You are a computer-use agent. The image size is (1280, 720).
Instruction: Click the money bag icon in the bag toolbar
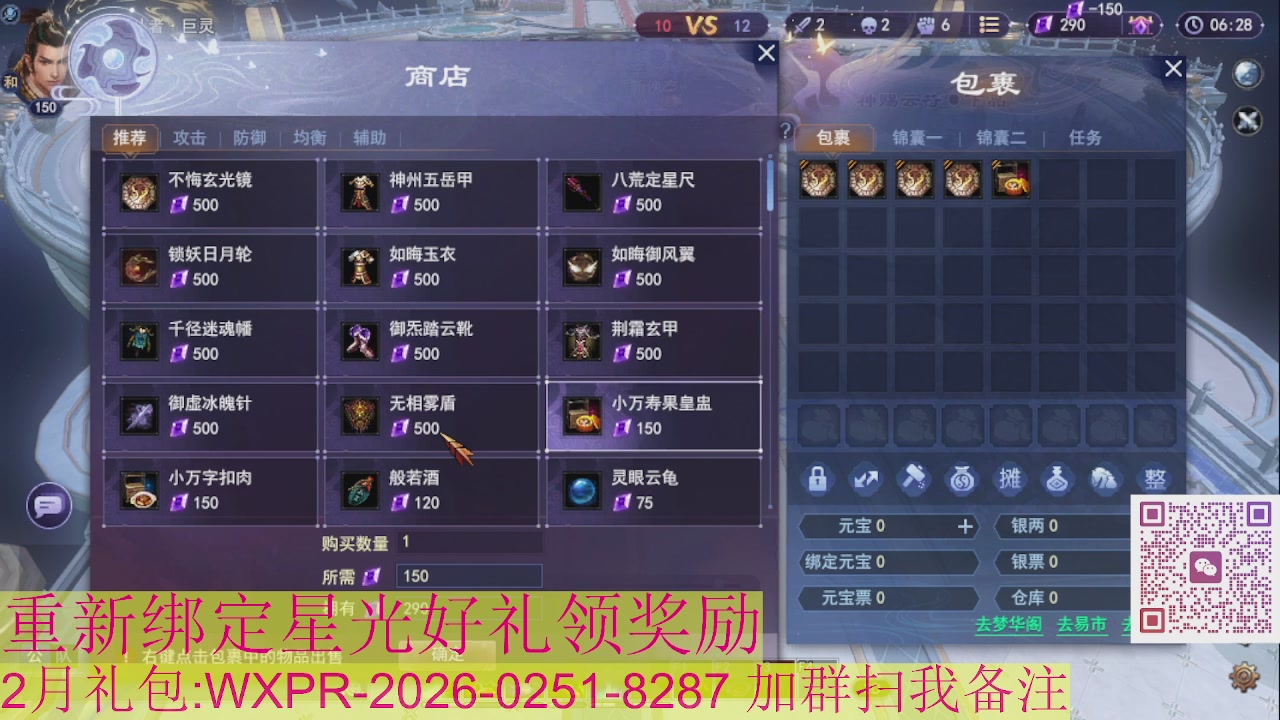(x=962, y=479)
